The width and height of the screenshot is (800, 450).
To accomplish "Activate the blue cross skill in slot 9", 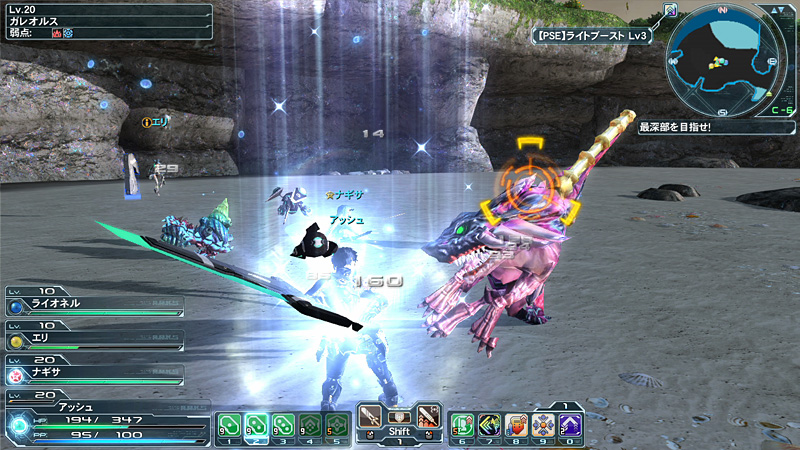I will tap(543, 425).
